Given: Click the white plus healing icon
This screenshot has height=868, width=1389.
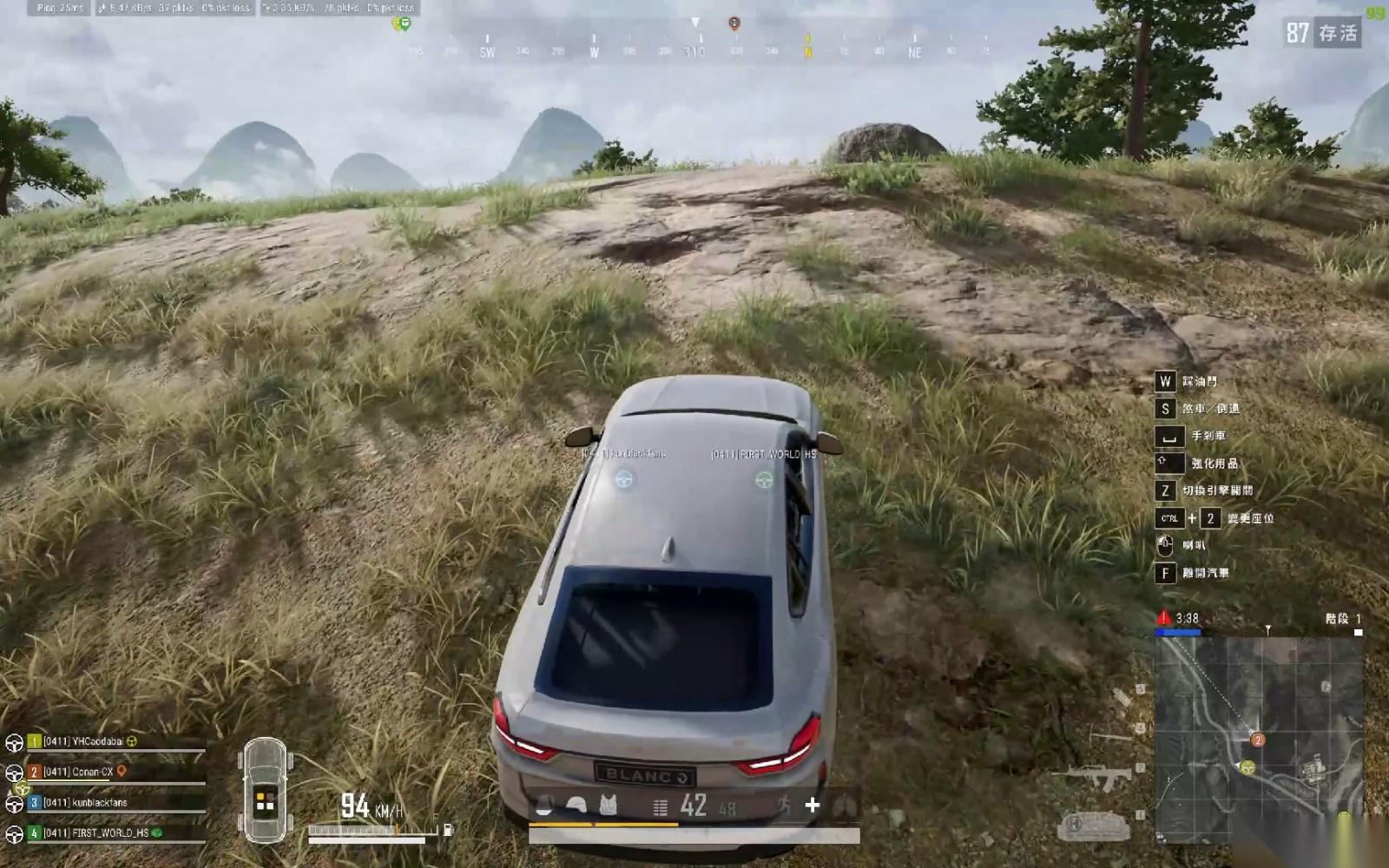Looking at the screenshot, I should tap(813, 806).
